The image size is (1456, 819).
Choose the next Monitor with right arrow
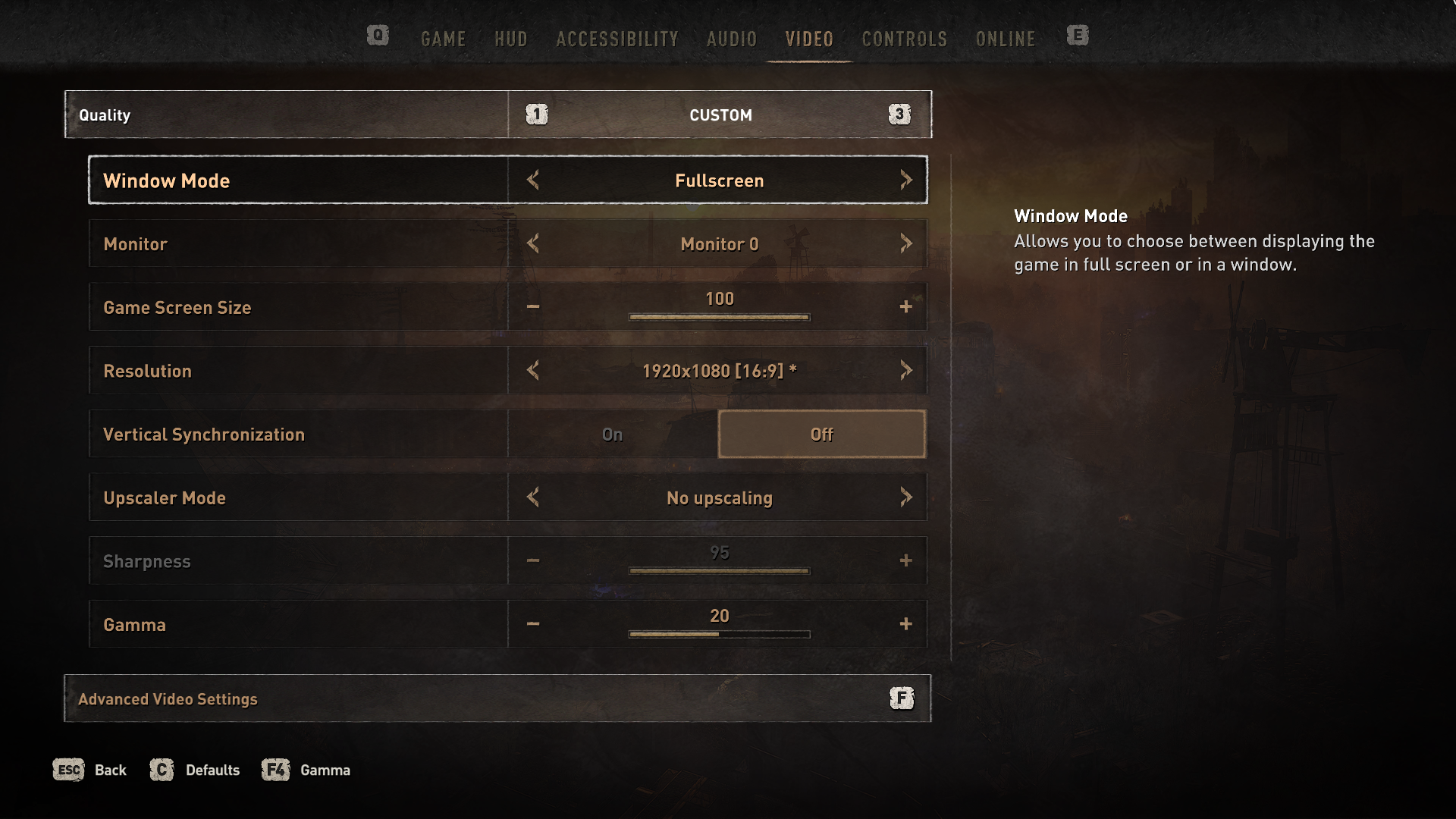tap(905, 243)
